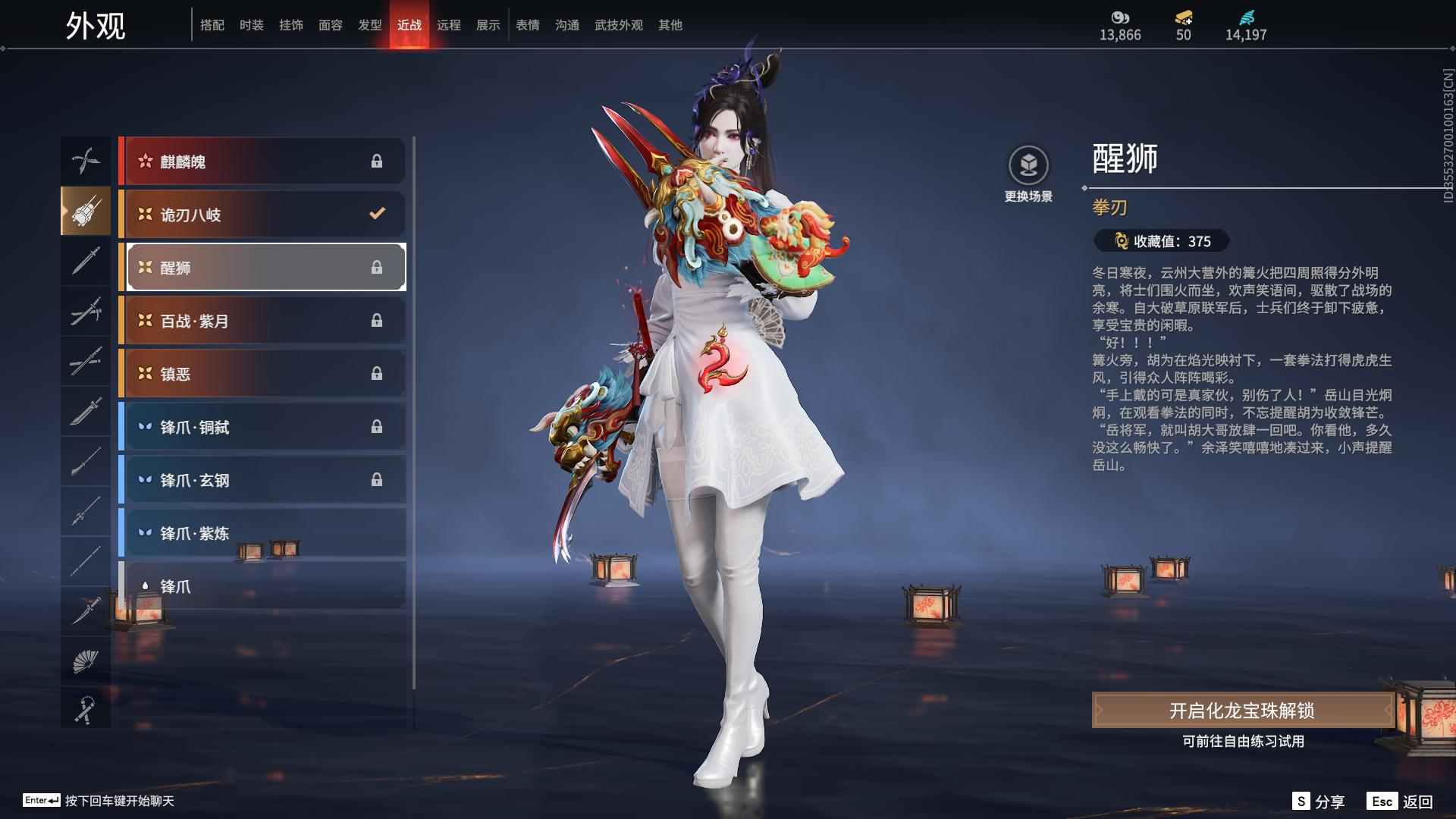The width and height of the screenshot is (1456, 819).
Task: Click the coin currency icon showing 13,866
Action: tap(1120, 17)
